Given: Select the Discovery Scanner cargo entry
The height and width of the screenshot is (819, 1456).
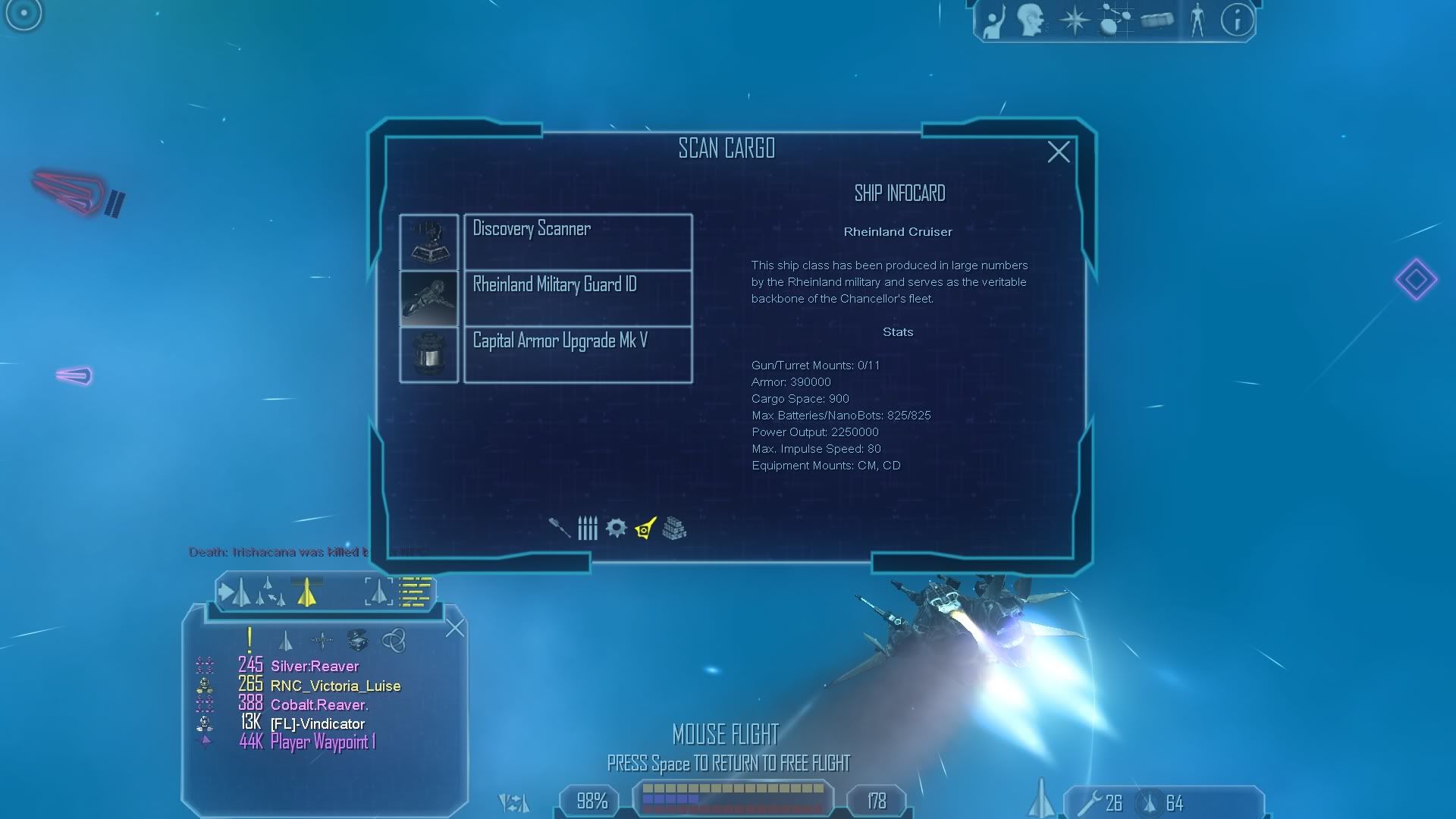Looking at the screenshot, I should (x=577, y=241).
